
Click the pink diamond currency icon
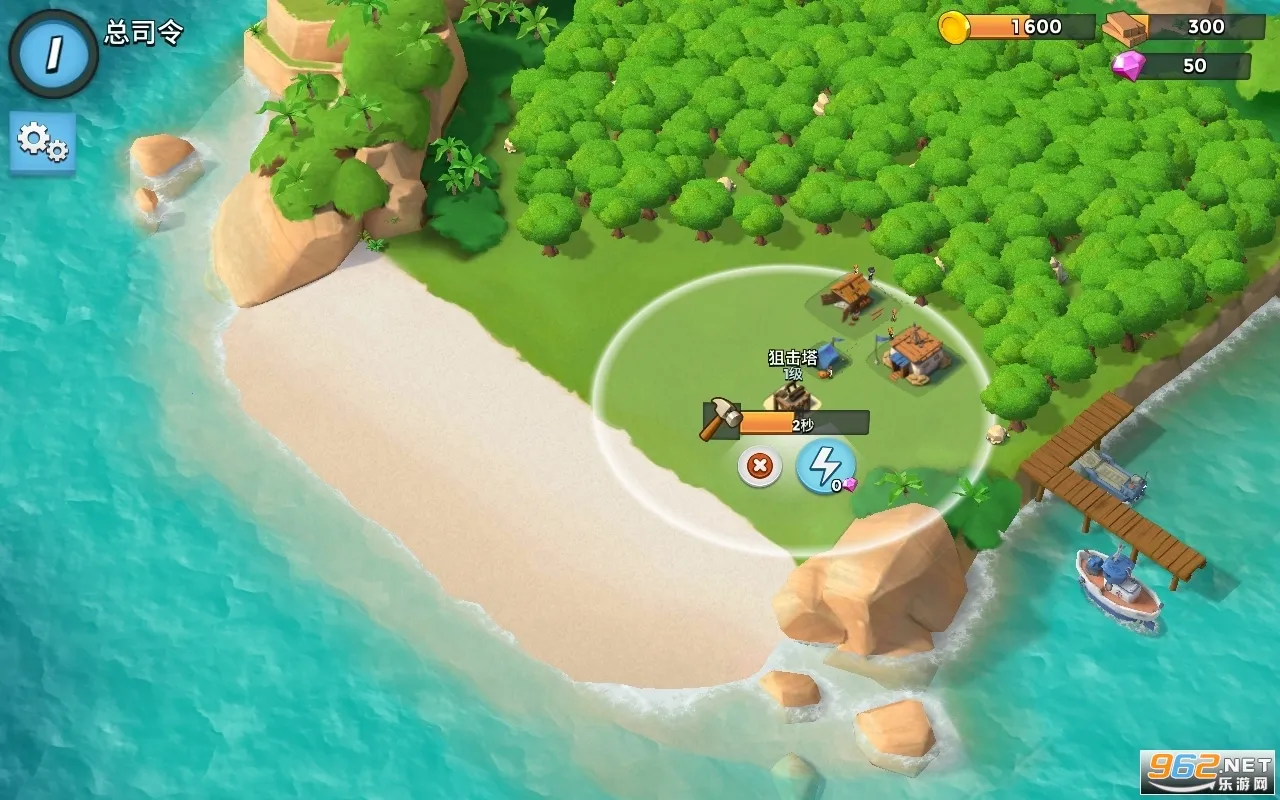tap(1128, 69)
